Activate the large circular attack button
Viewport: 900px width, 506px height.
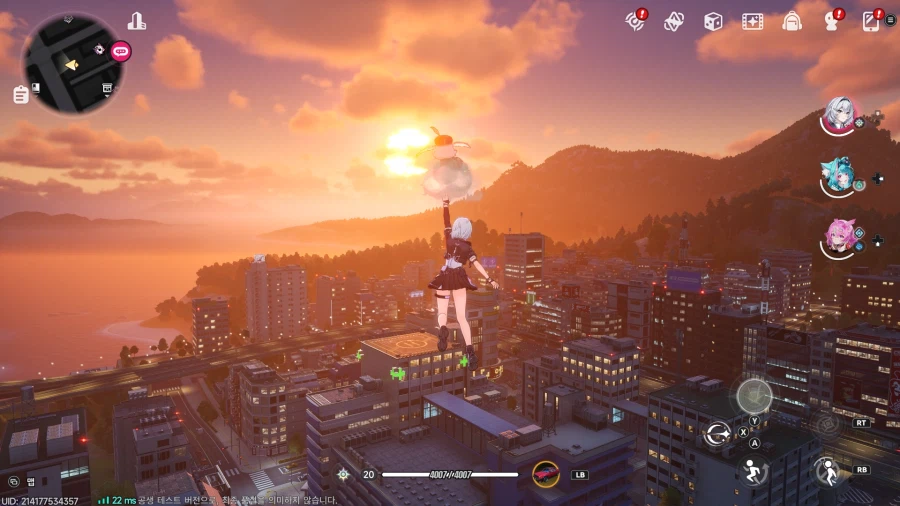click(x=754, y=396)
